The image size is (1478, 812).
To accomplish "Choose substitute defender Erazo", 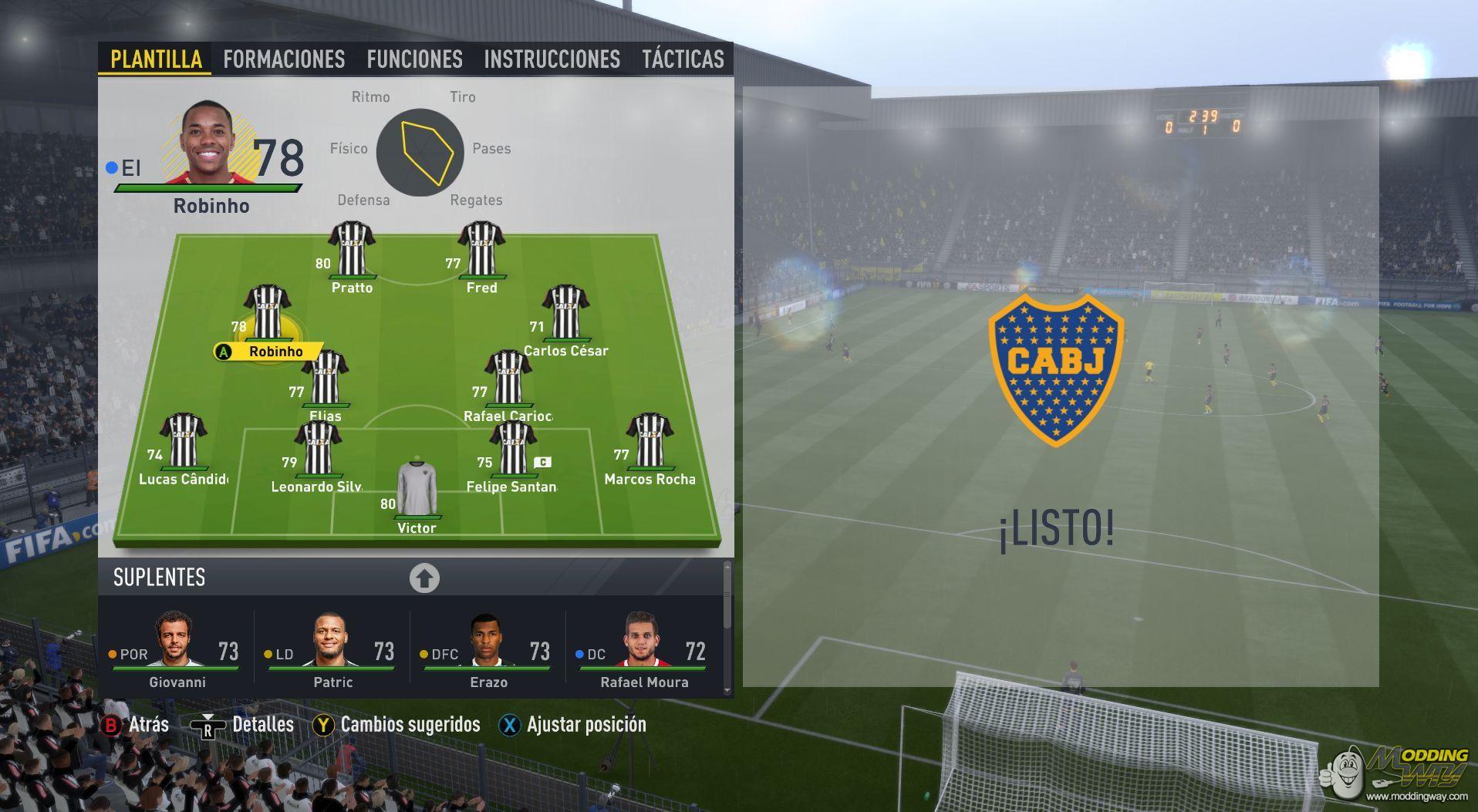I will [x=488, y=649].
